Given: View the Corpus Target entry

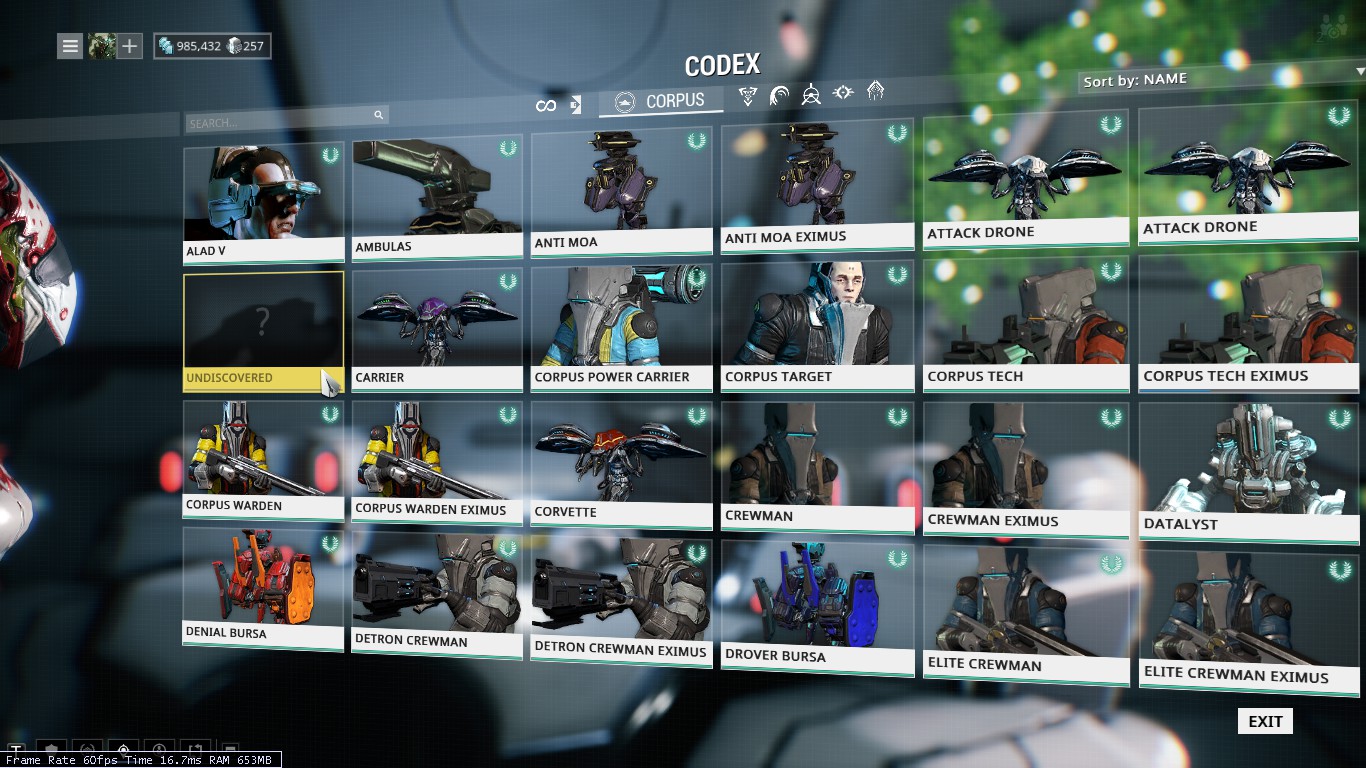Looking at the screenshot, I should (817, 323).
